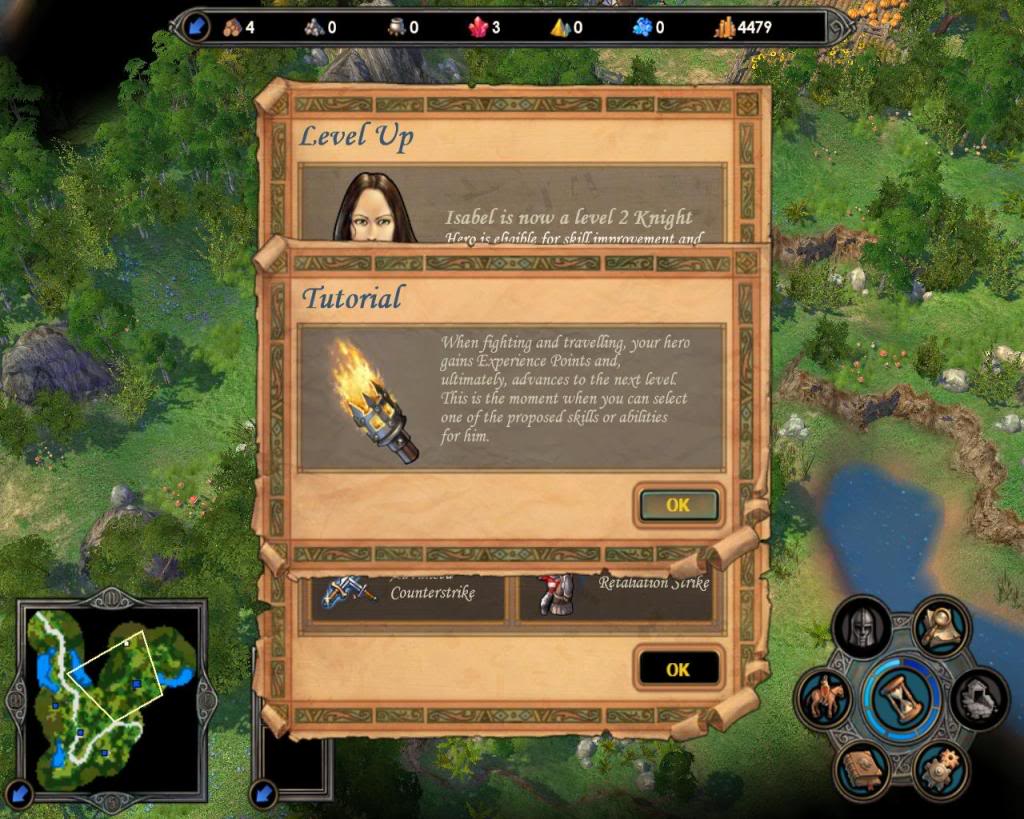Screen dimensions: 1024x819
Task: Collapse the minimap with its blue arrow
Action: [x=19, y=795]
